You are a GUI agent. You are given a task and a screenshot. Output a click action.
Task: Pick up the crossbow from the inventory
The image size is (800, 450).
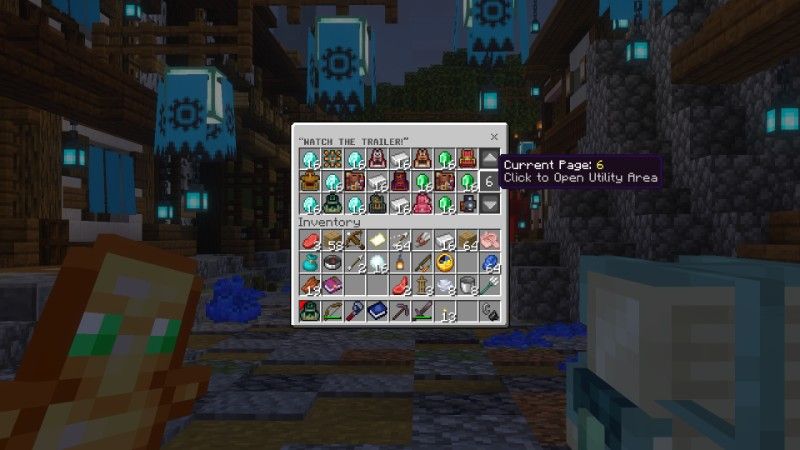[355, 241]
